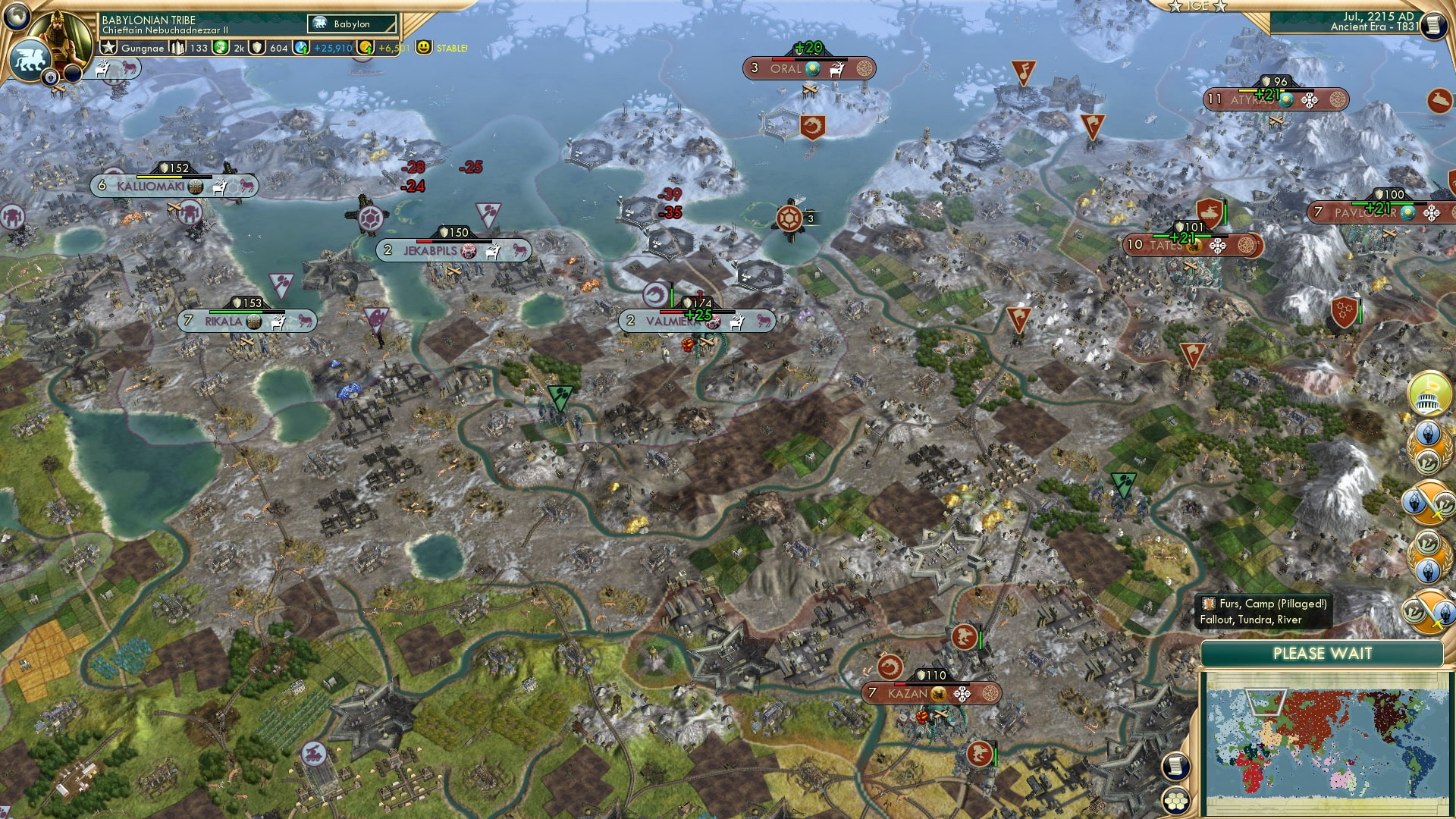Open the gold treasury showing +6,501

coord(364,47)
